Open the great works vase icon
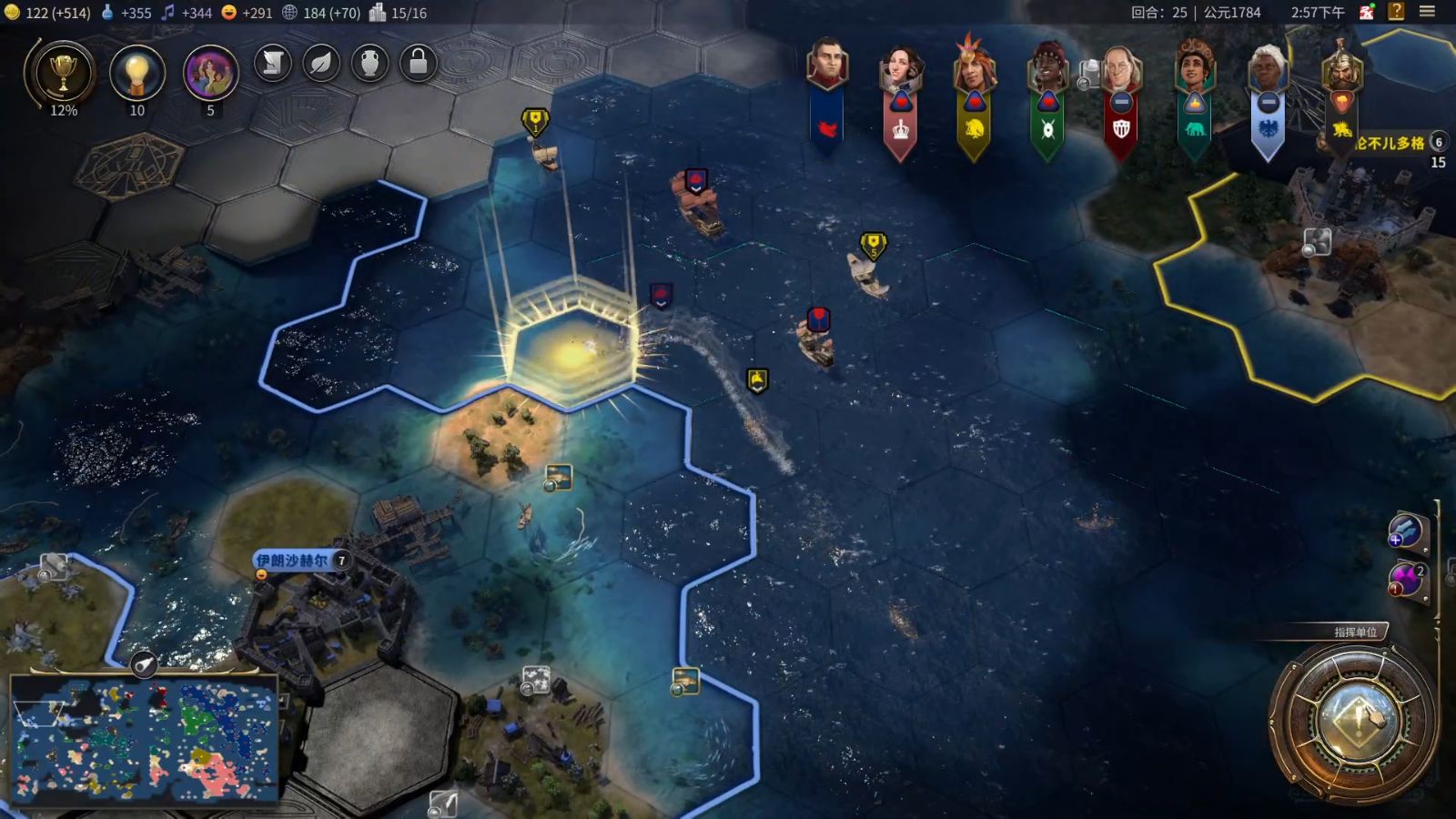Screen dimensions: 1456x819 click(369, 63)
